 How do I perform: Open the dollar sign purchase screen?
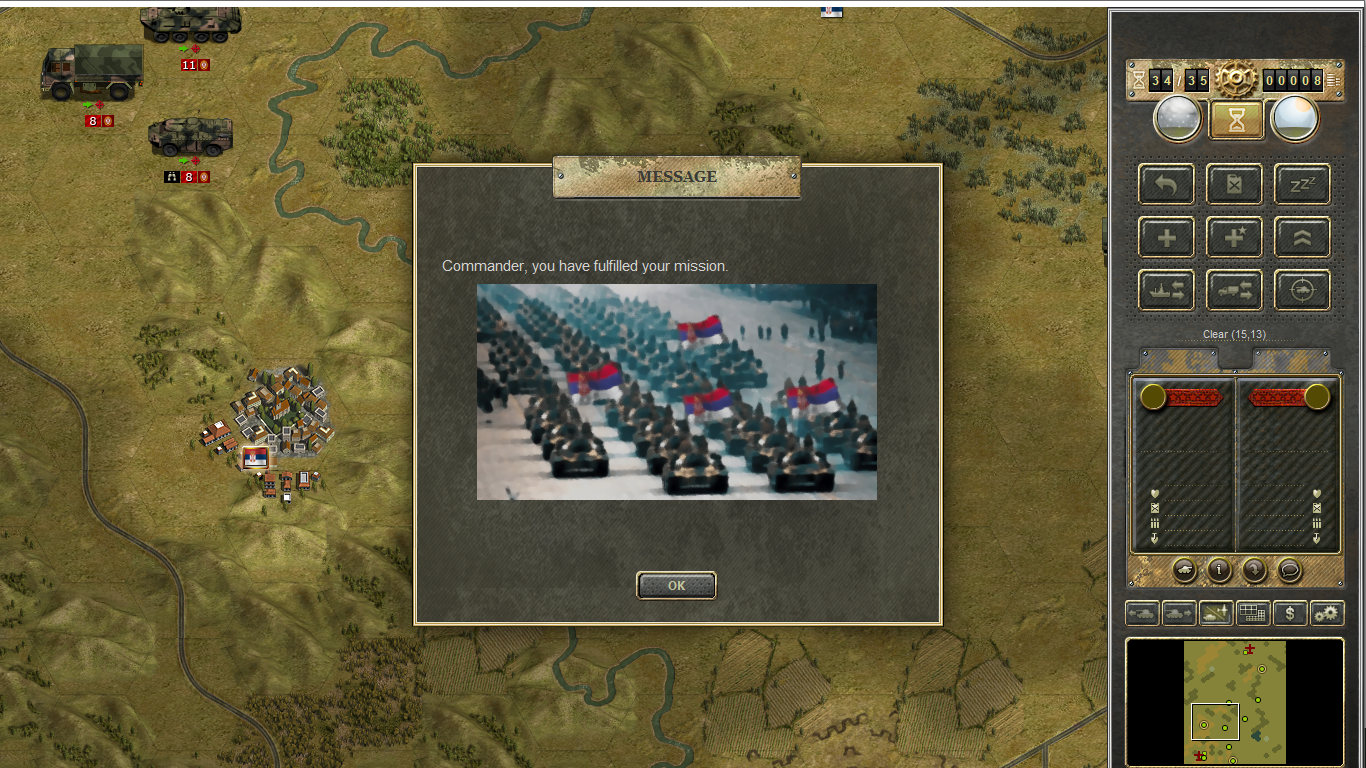1290,613
